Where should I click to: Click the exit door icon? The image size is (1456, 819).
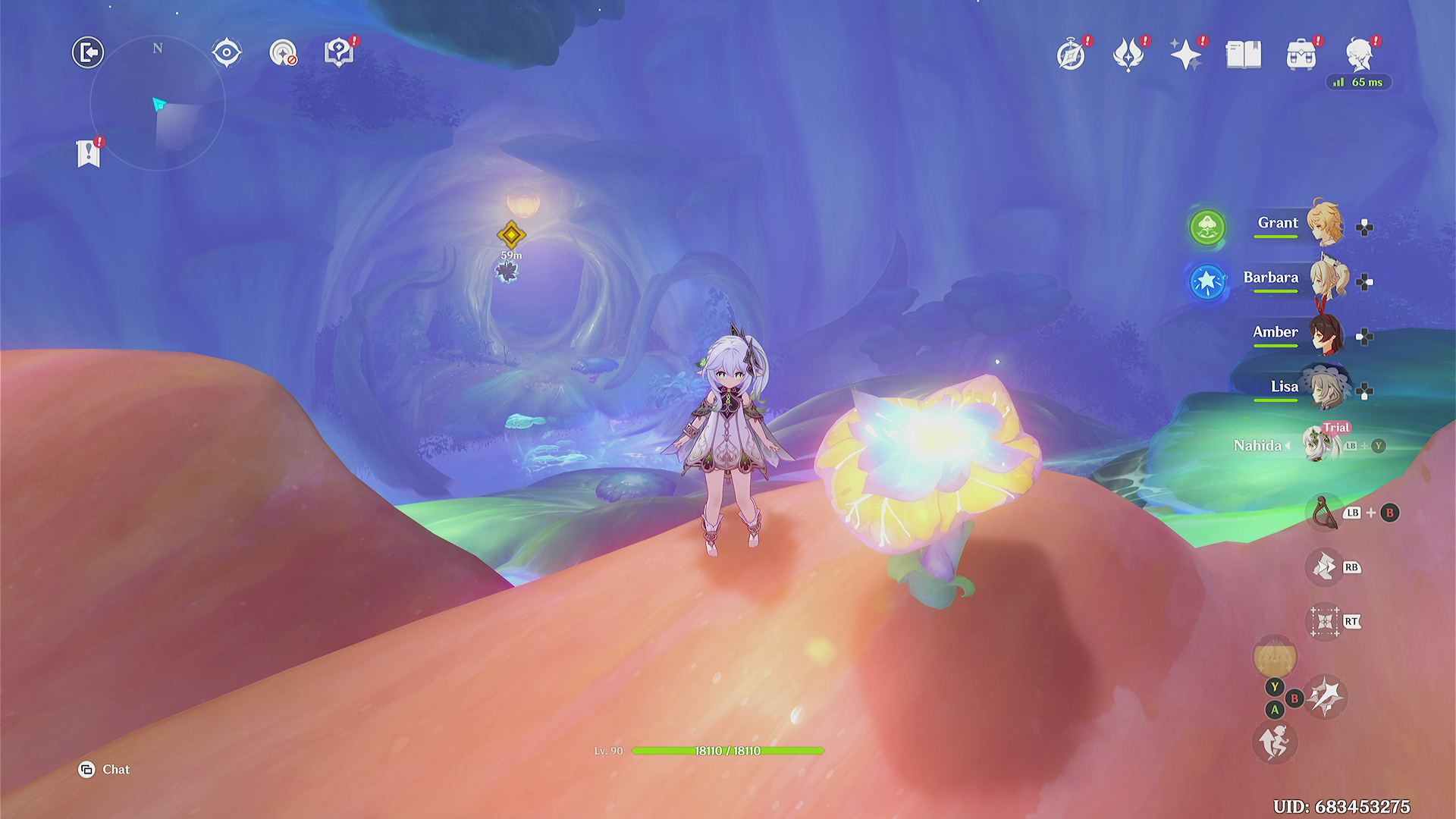(x=88, y=52)
